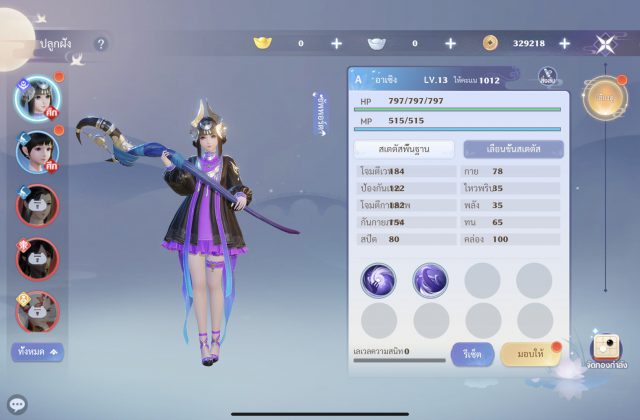640x420 pixels.
Task: Add silver ingots with the plus button
Action: (450, 43)
